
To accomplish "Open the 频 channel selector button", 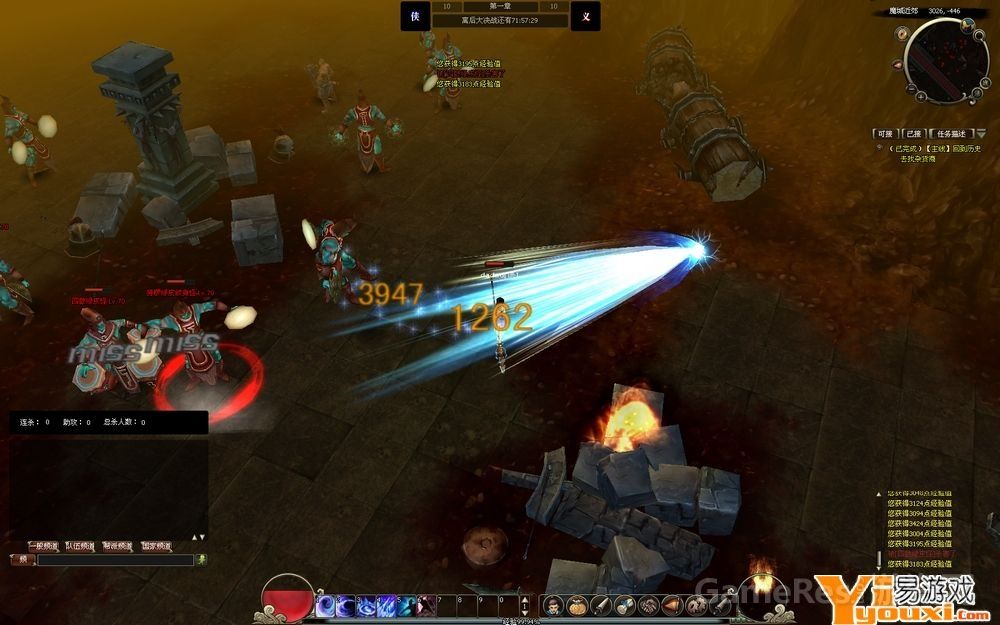I will pyautogui.click(x=22, y=560).
